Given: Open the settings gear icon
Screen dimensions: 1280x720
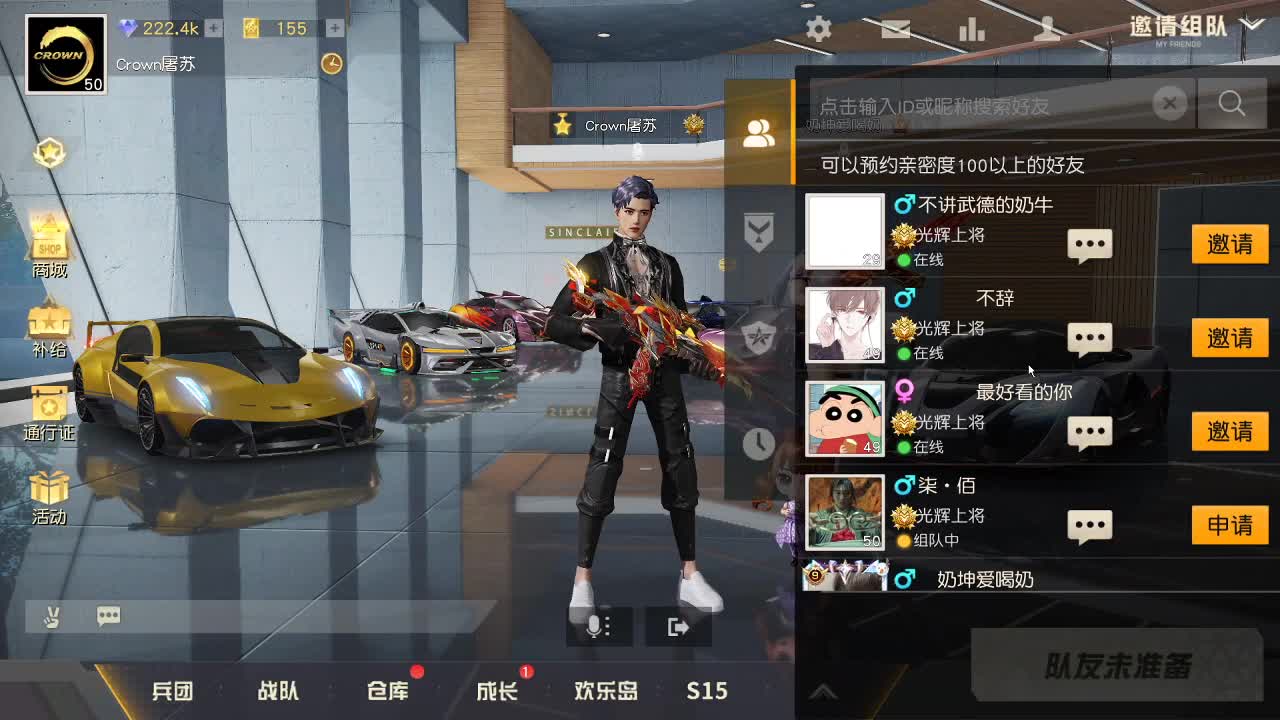Looking at the screenshot, I should pyautogui.click(x=817, y=30).
